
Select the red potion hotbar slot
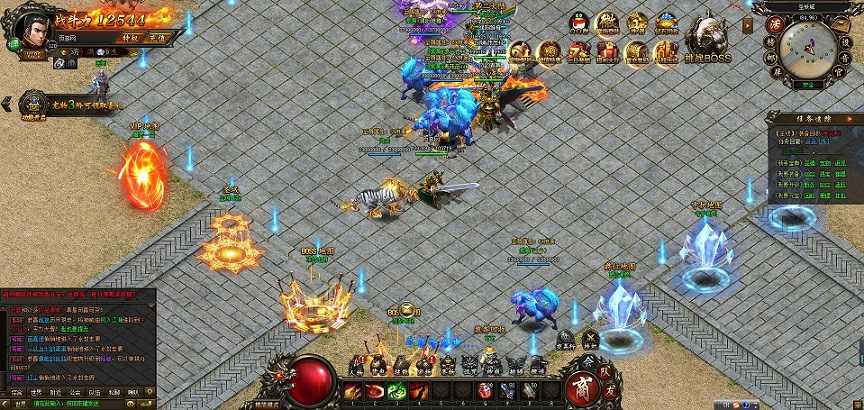coord(486,389)
